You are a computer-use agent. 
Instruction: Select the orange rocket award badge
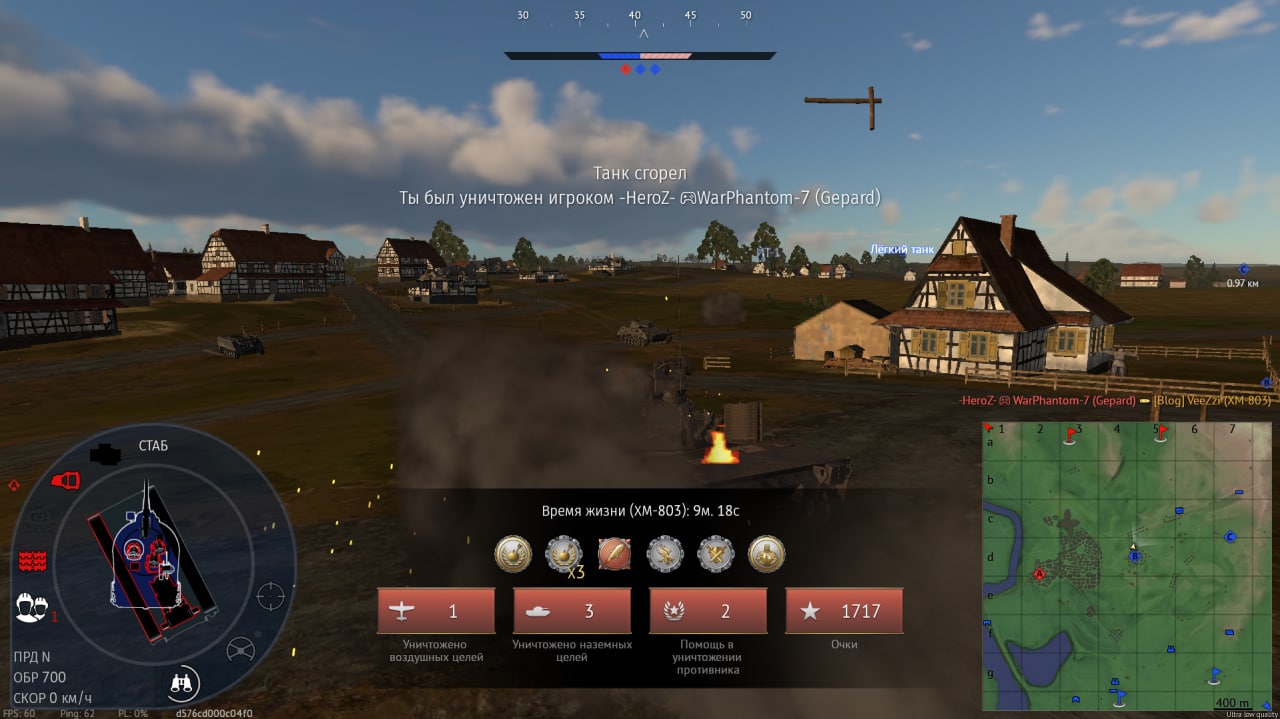[x=614, y=553]
